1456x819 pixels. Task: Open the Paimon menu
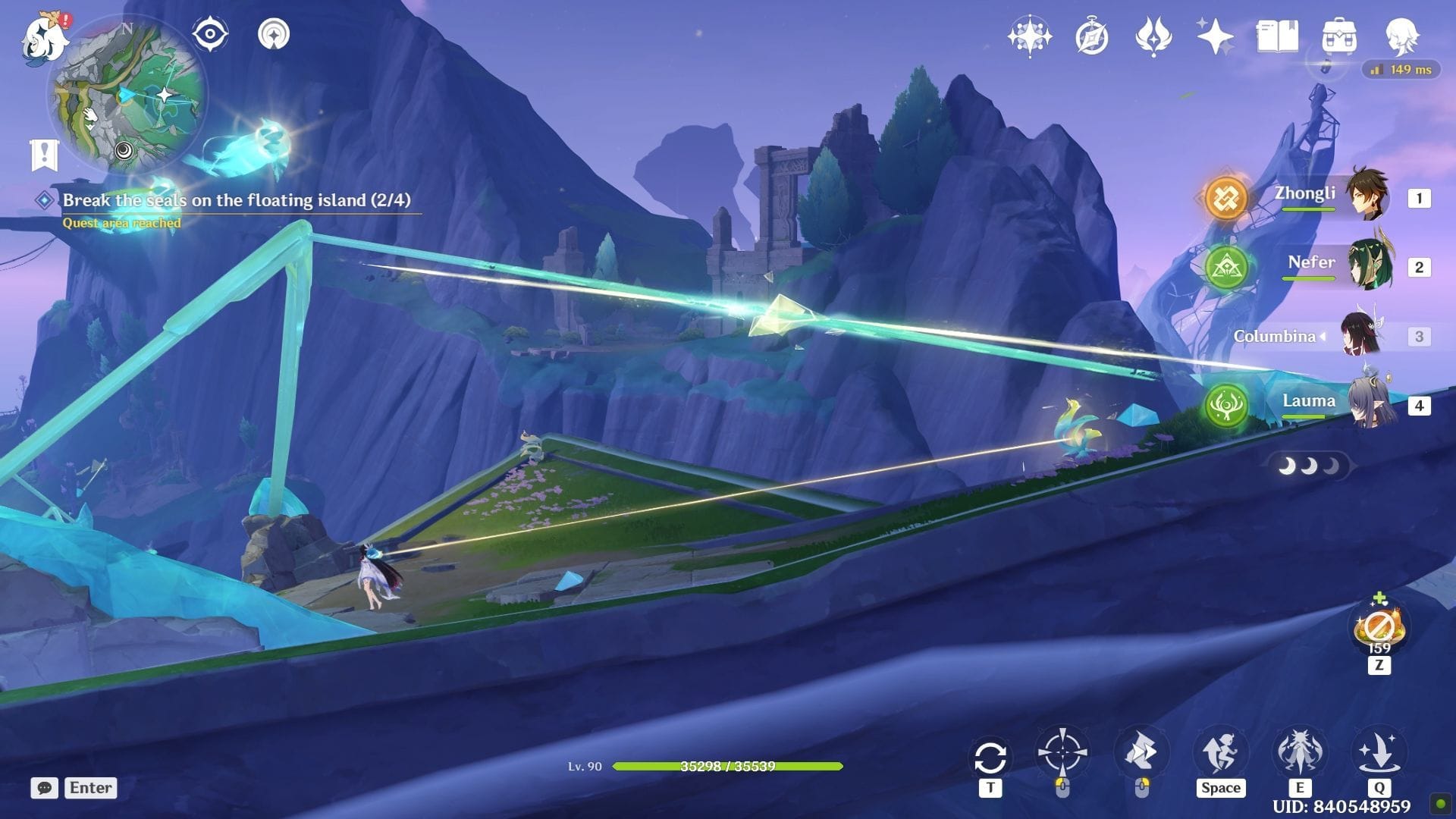[44, 38]
